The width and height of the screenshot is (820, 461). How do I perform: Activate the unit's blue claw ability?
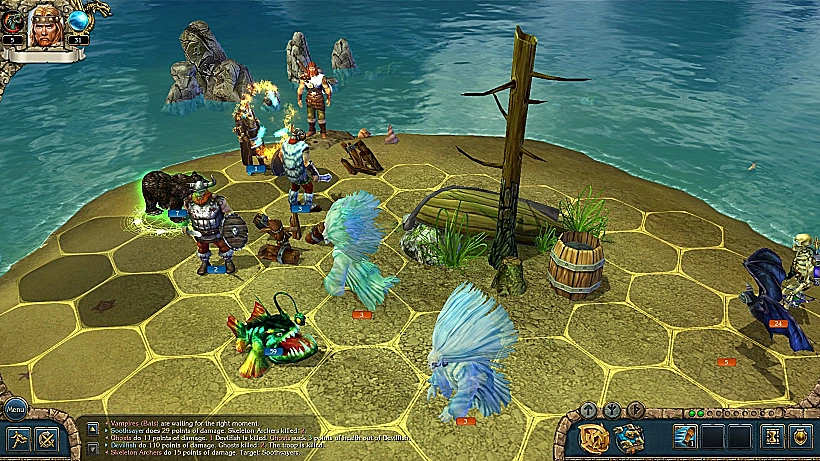pyautogui.click(x=686, y=437)
